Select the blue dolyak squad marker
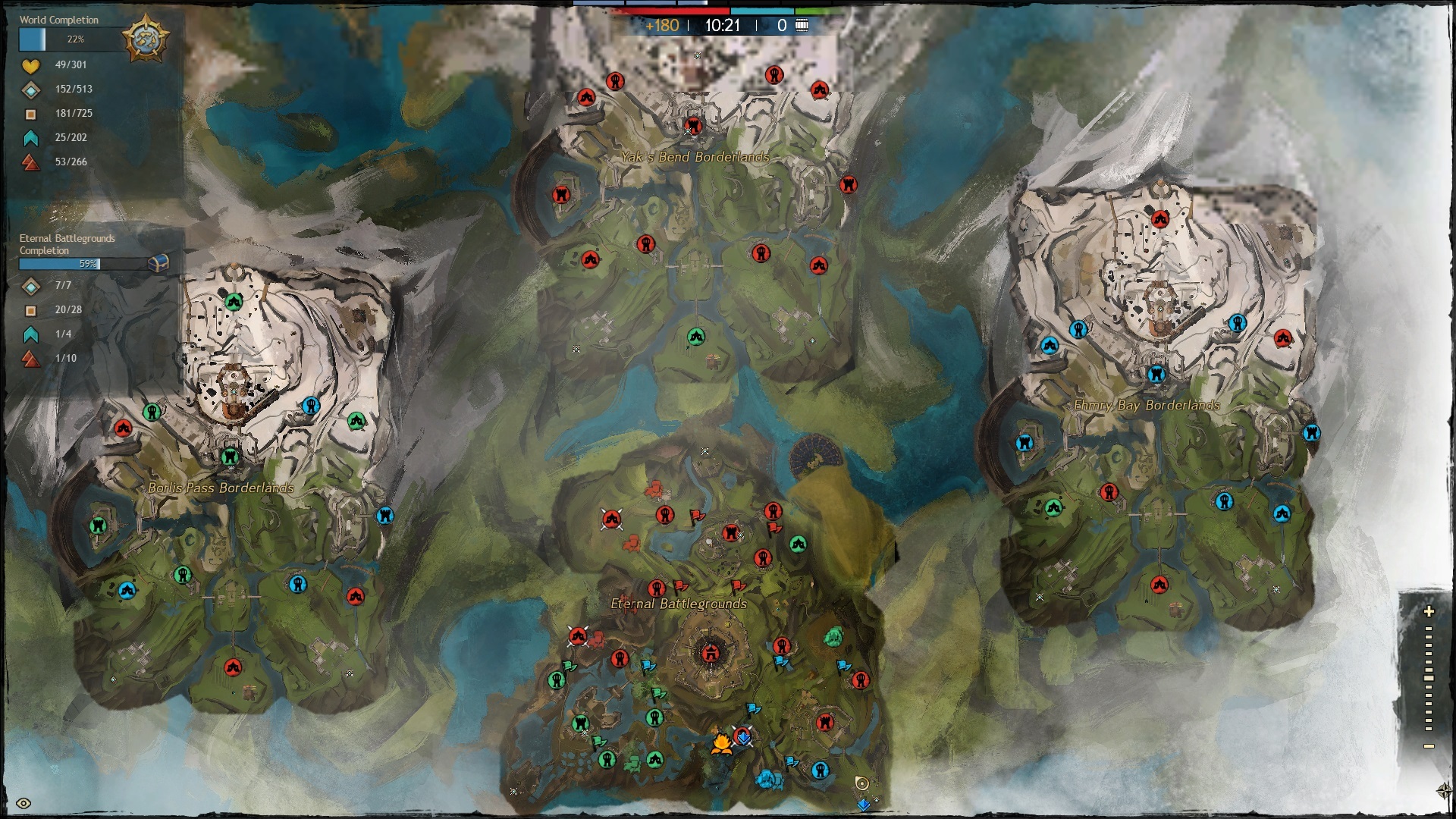1456x819 pixels. click(768, 779)
